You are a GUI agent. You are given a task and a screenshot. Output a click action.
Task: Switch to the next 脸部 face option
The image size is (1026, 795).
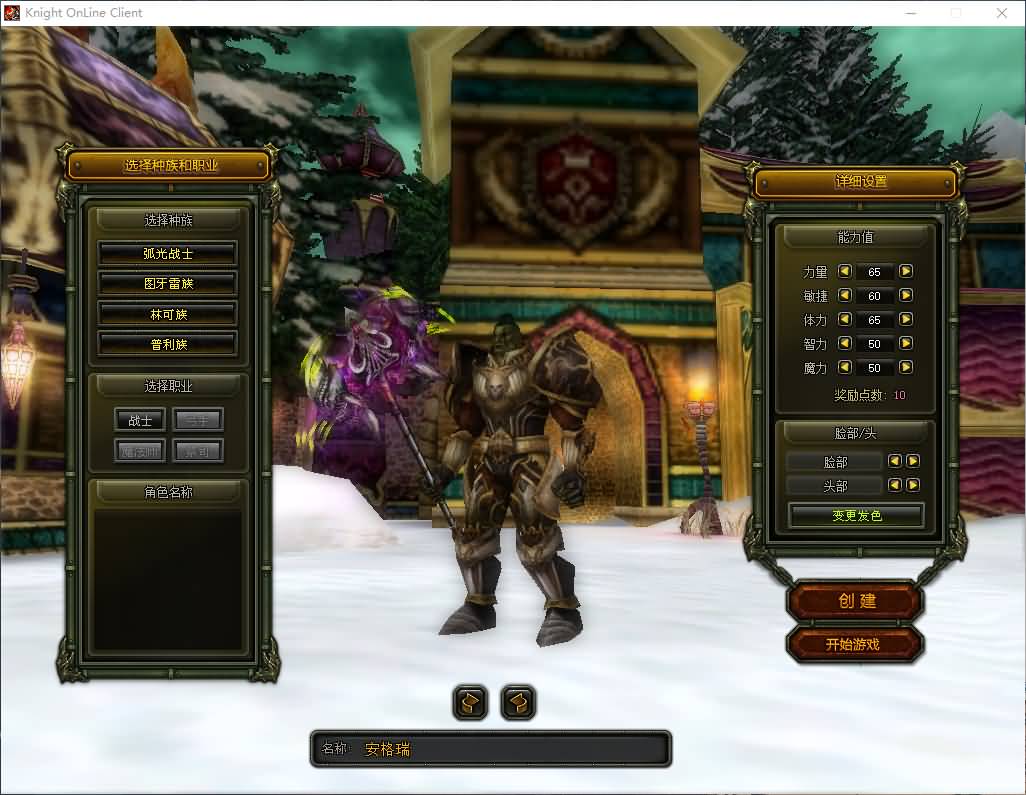912,461
